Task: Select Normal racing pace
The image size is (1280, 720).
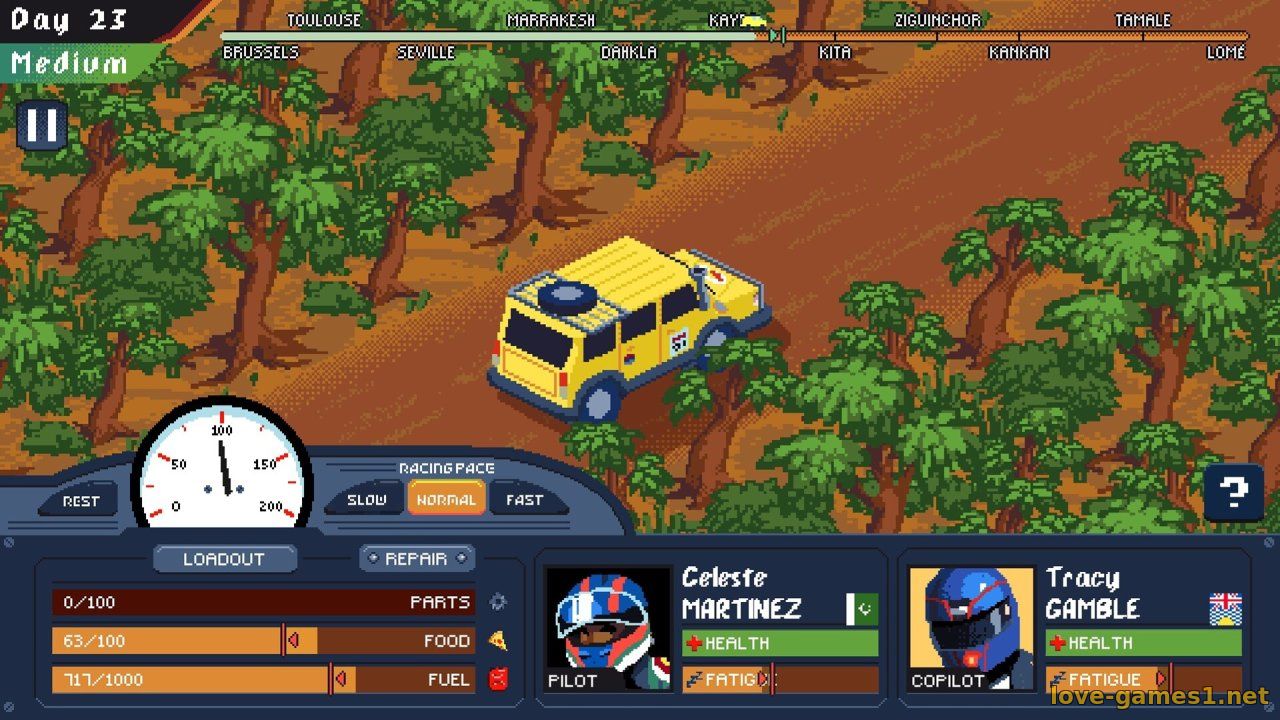Action: [446, 499]
